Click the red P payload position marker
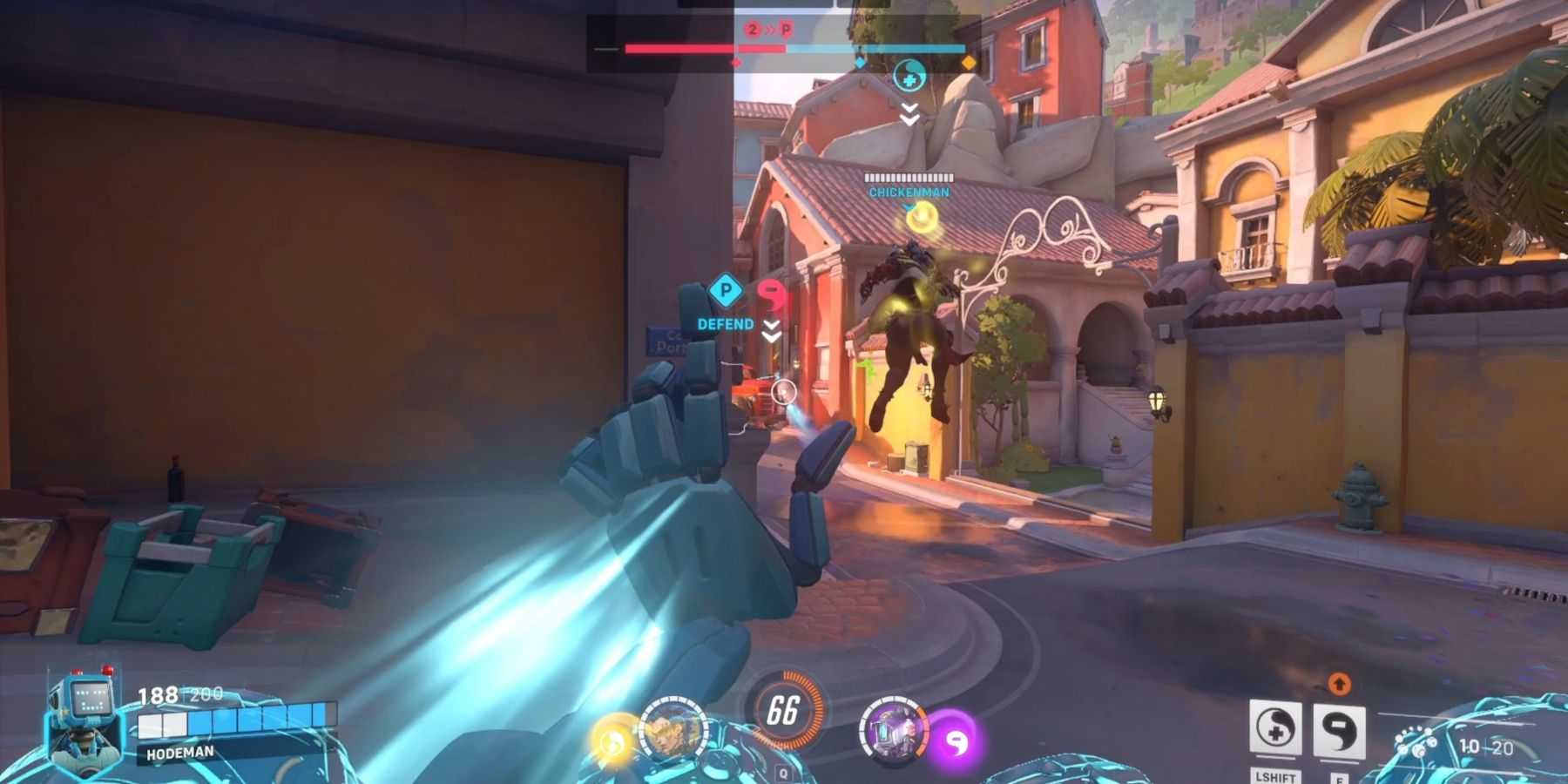 click(x=786, y=30)
